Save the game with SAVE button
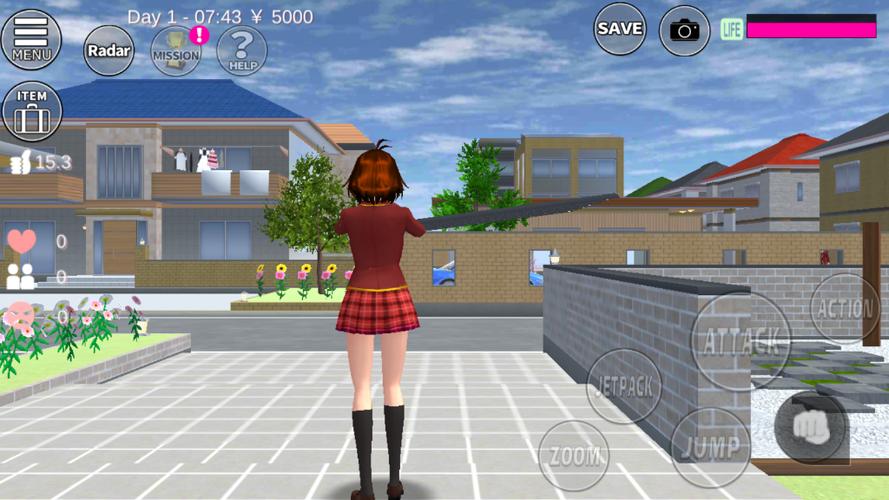This screenshot has width=889, height=500. click(620, 29)
